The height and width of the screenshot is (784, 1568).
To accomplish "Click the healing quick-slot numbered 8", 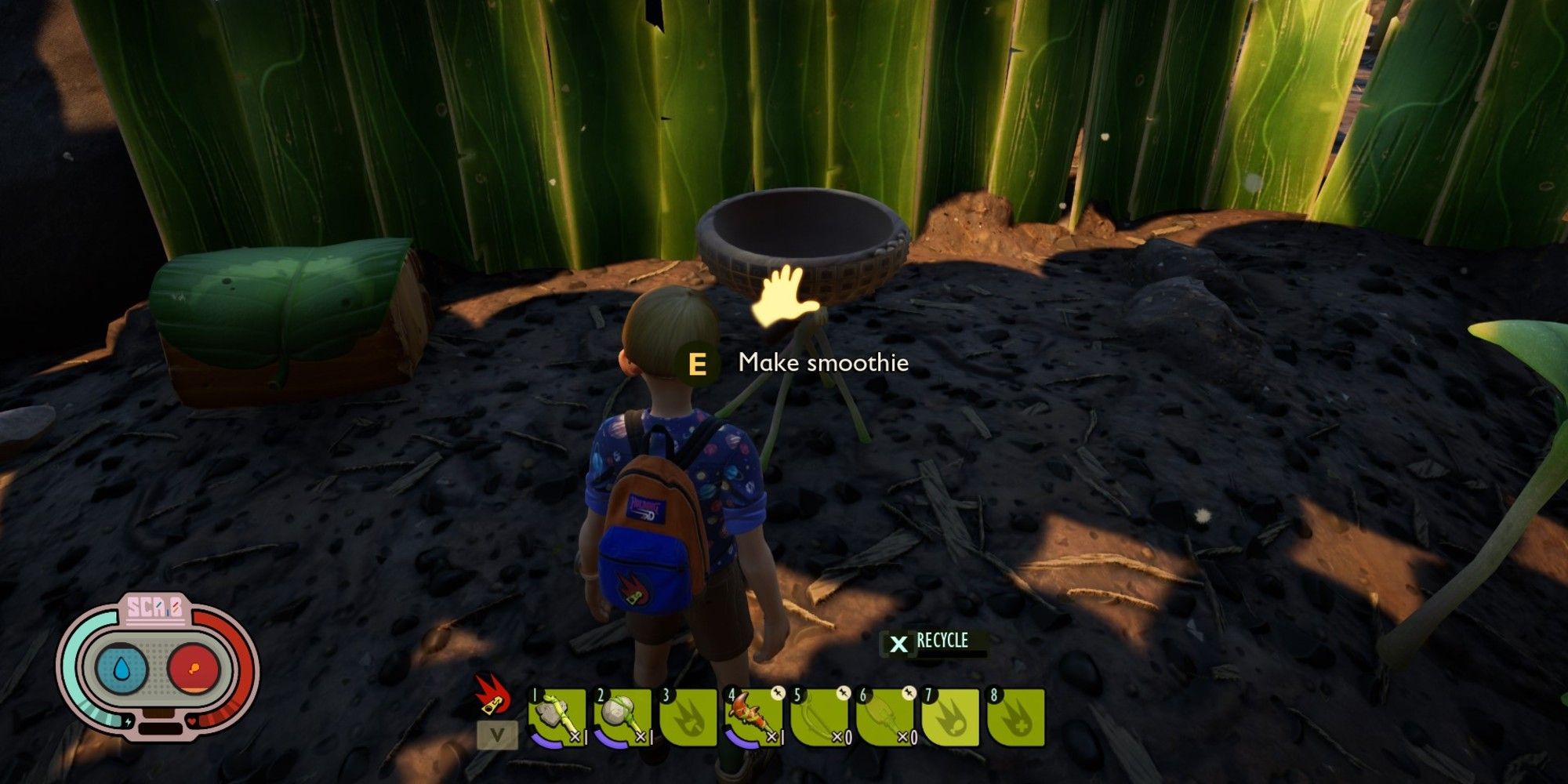I will coord(1016,717).
